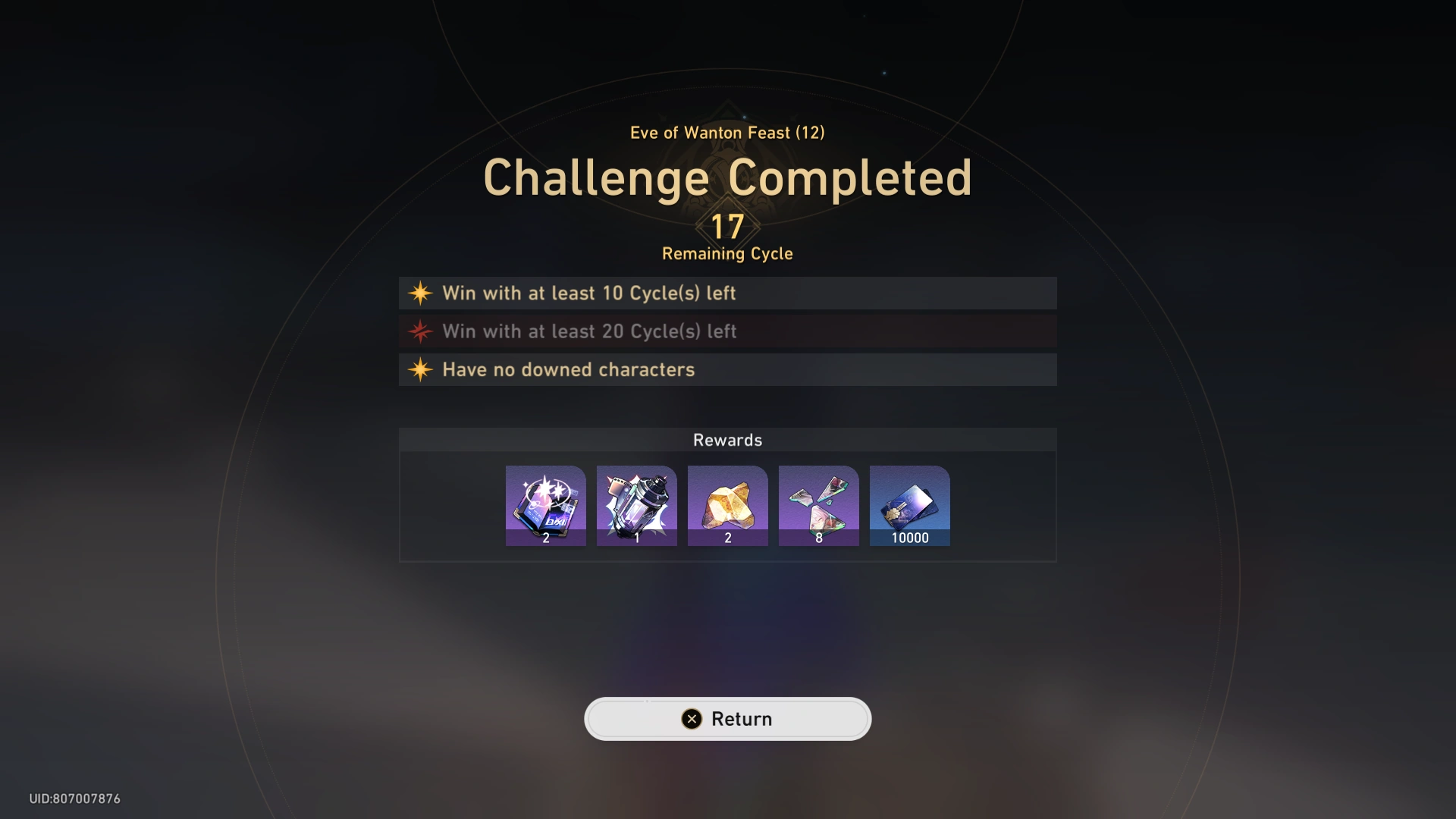The width and height of the screenshot is (1456, 819).
Task: Click the X controller button inside Return
Action: click(x=691, y=719)
